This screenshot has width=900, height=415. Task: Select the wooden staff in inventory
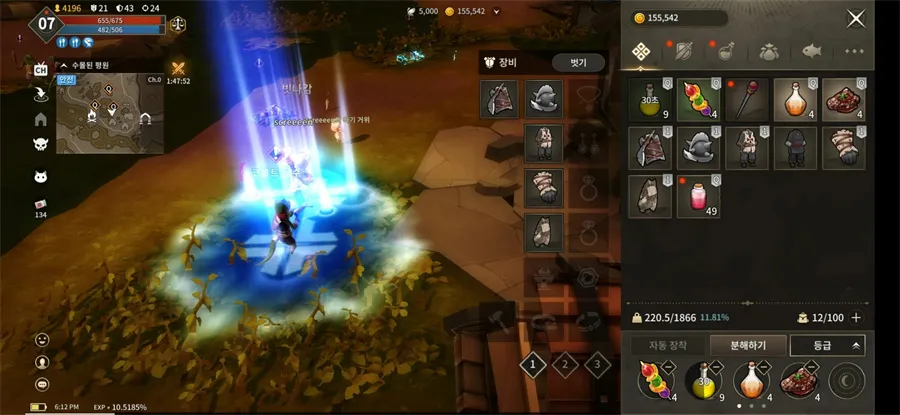click(x=746, y=99)
